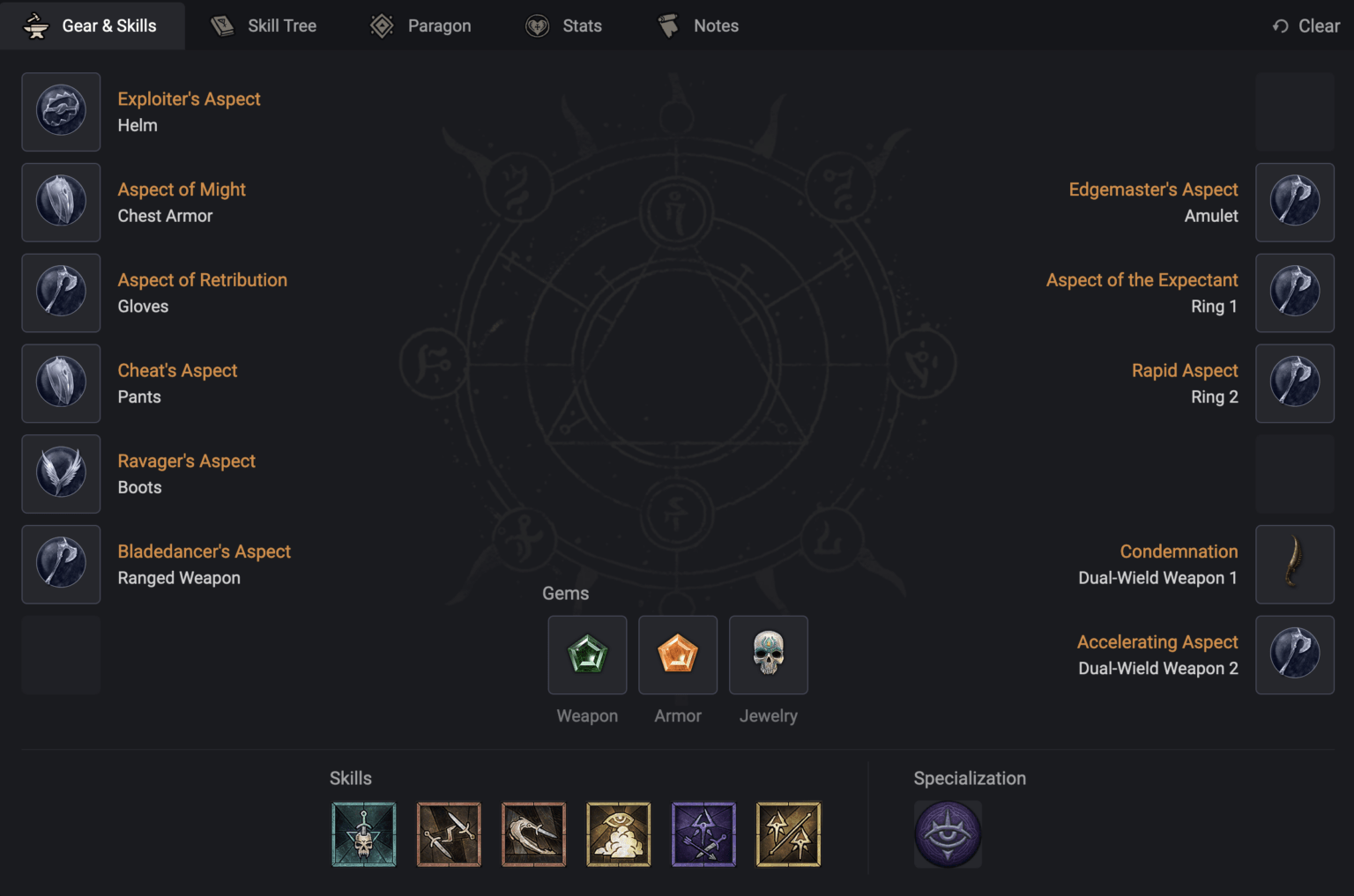This screenshot has width=1354, height=896.
Task: Click the Clear button
Action: click(1306, 26)
